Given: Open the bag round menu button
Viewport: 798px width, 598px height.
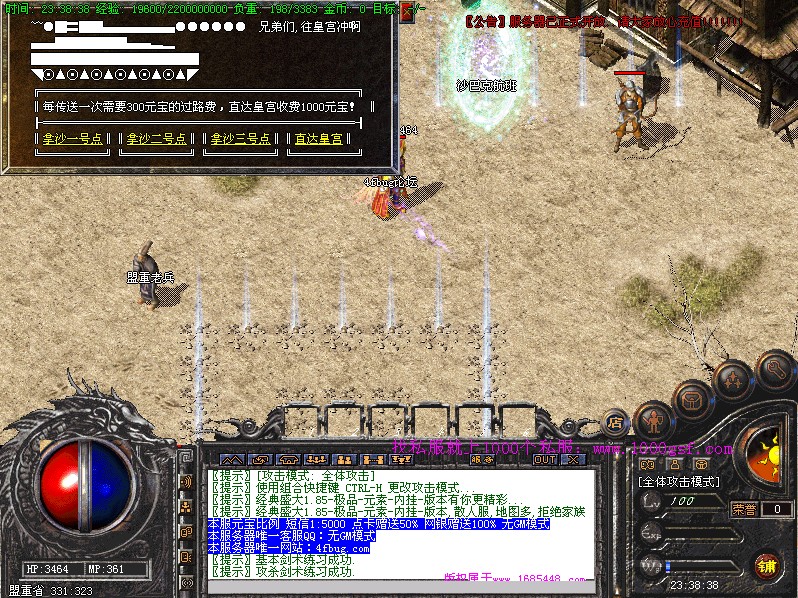Looking at the screenshot, I should coord(691,400).
